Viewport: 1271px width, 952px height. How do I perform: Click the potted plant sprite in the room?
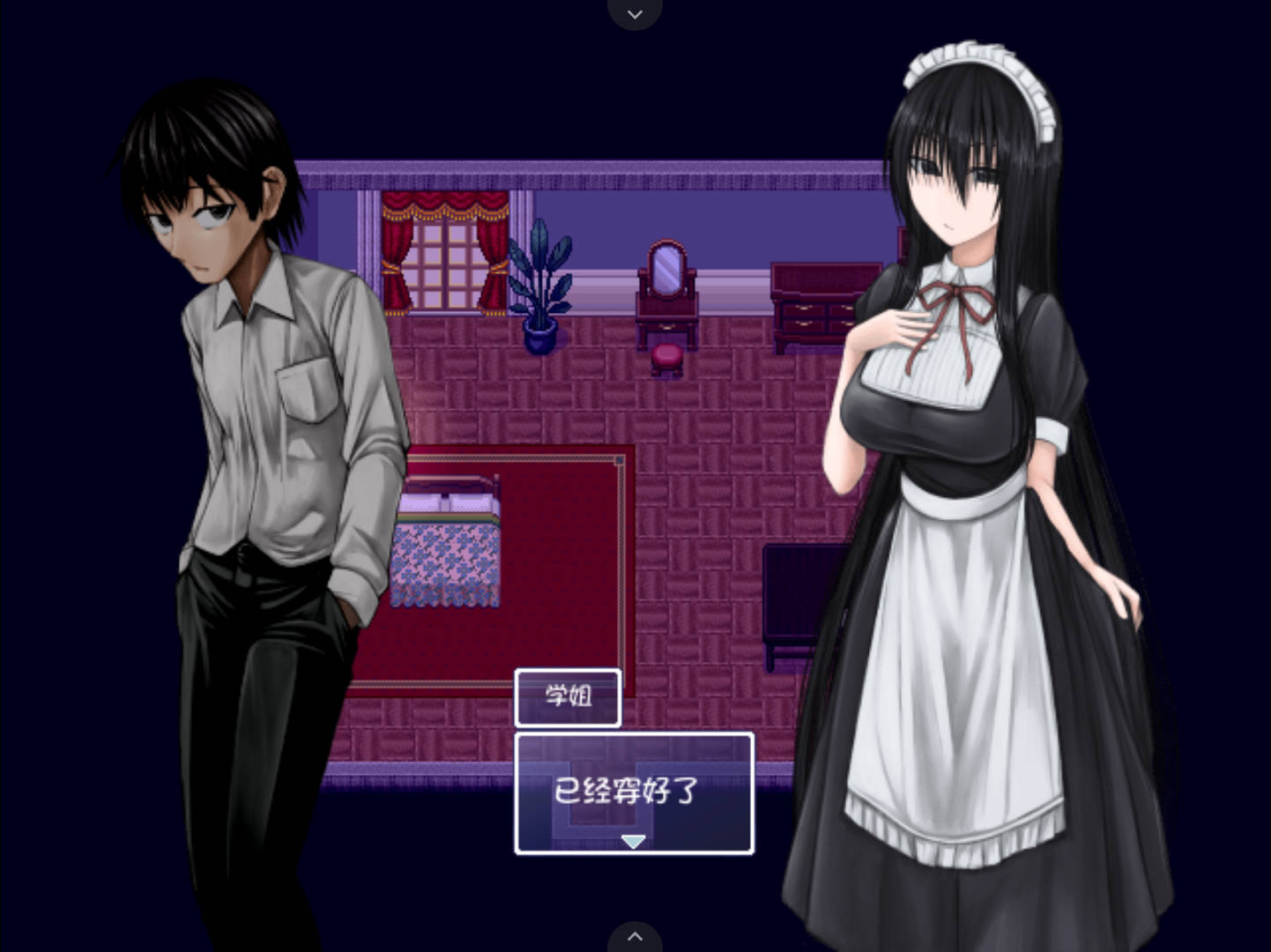pyautogui.click(x=541, y=282)
